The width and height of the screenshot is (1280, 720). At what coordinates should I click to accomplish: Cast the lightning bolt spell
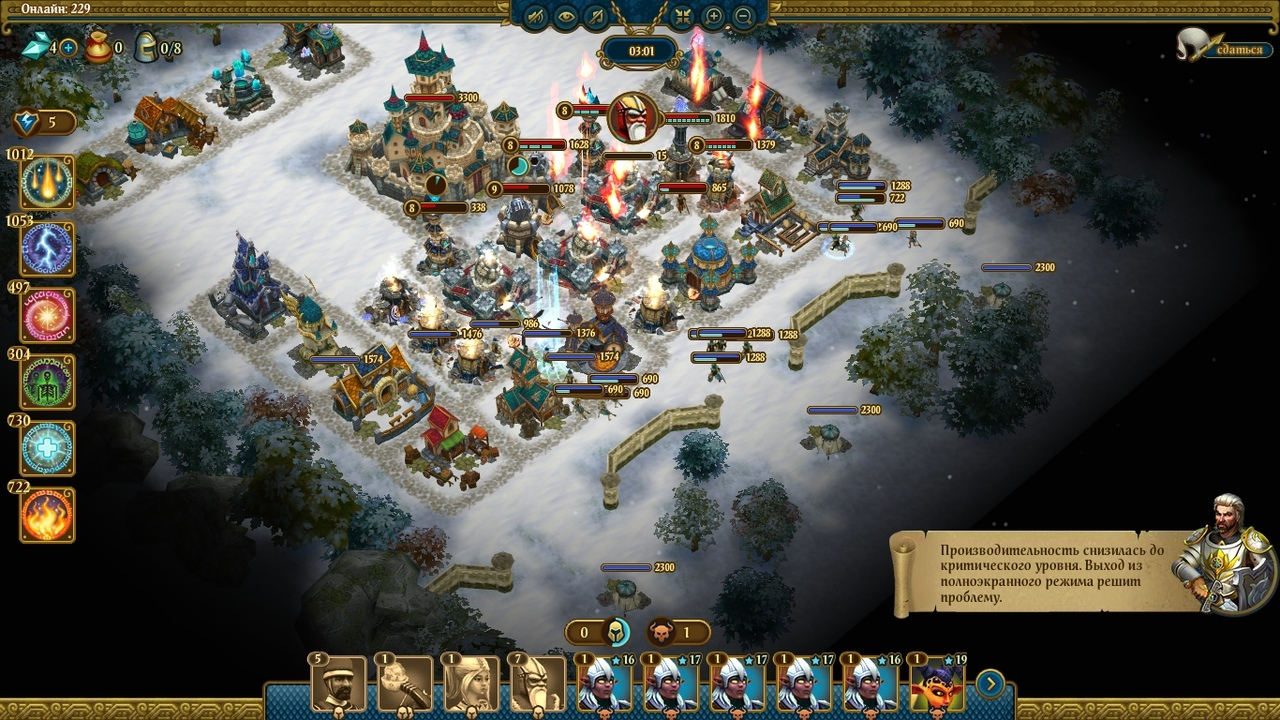[x=48, y=249]
